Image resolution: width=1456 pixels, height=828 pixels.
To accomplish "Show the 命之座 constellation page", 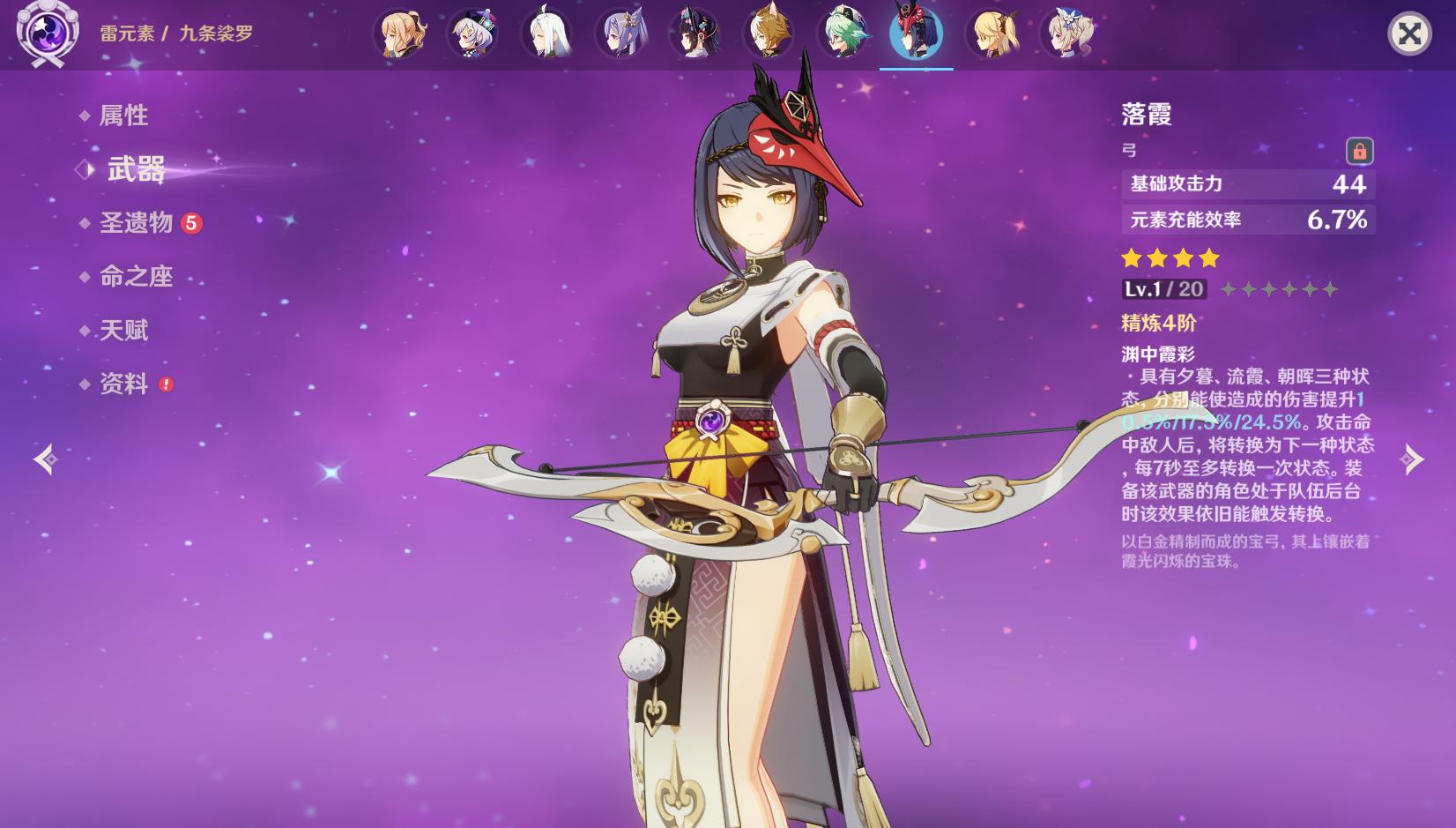I will (x=136, y=277).
